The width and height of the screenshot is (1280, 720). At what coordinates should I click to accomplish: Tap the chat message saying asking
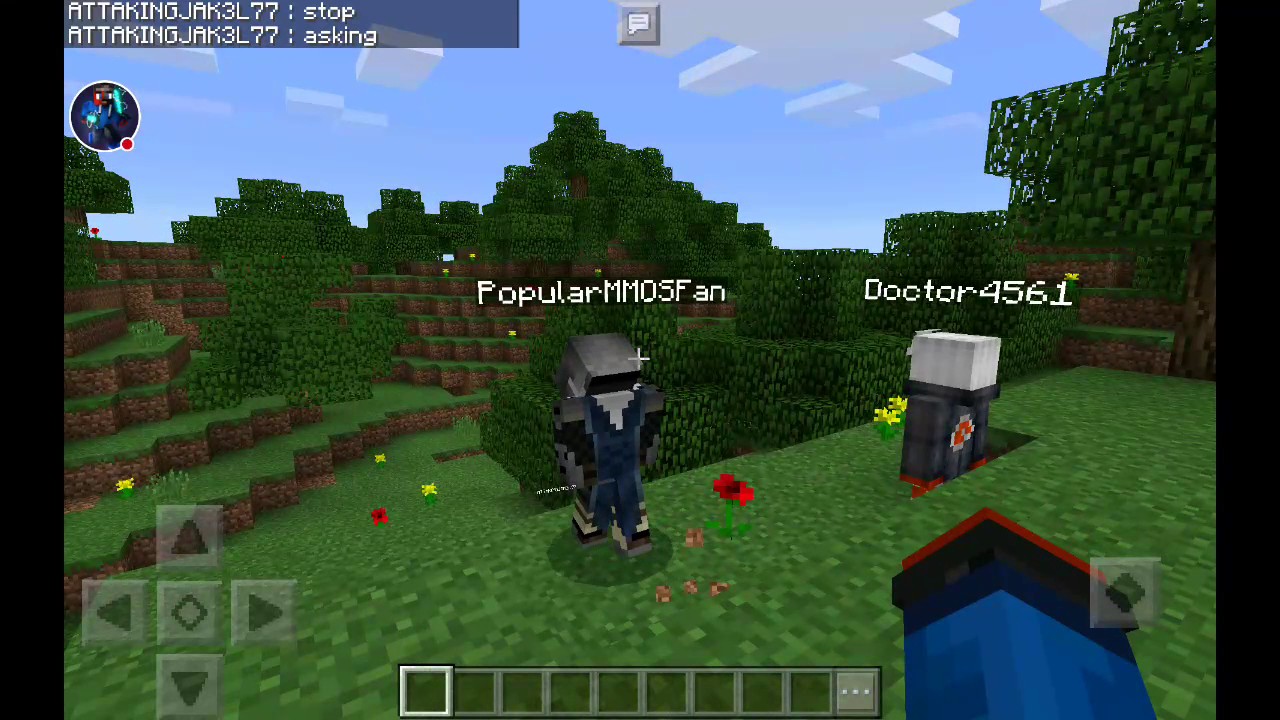pos(339,36)
